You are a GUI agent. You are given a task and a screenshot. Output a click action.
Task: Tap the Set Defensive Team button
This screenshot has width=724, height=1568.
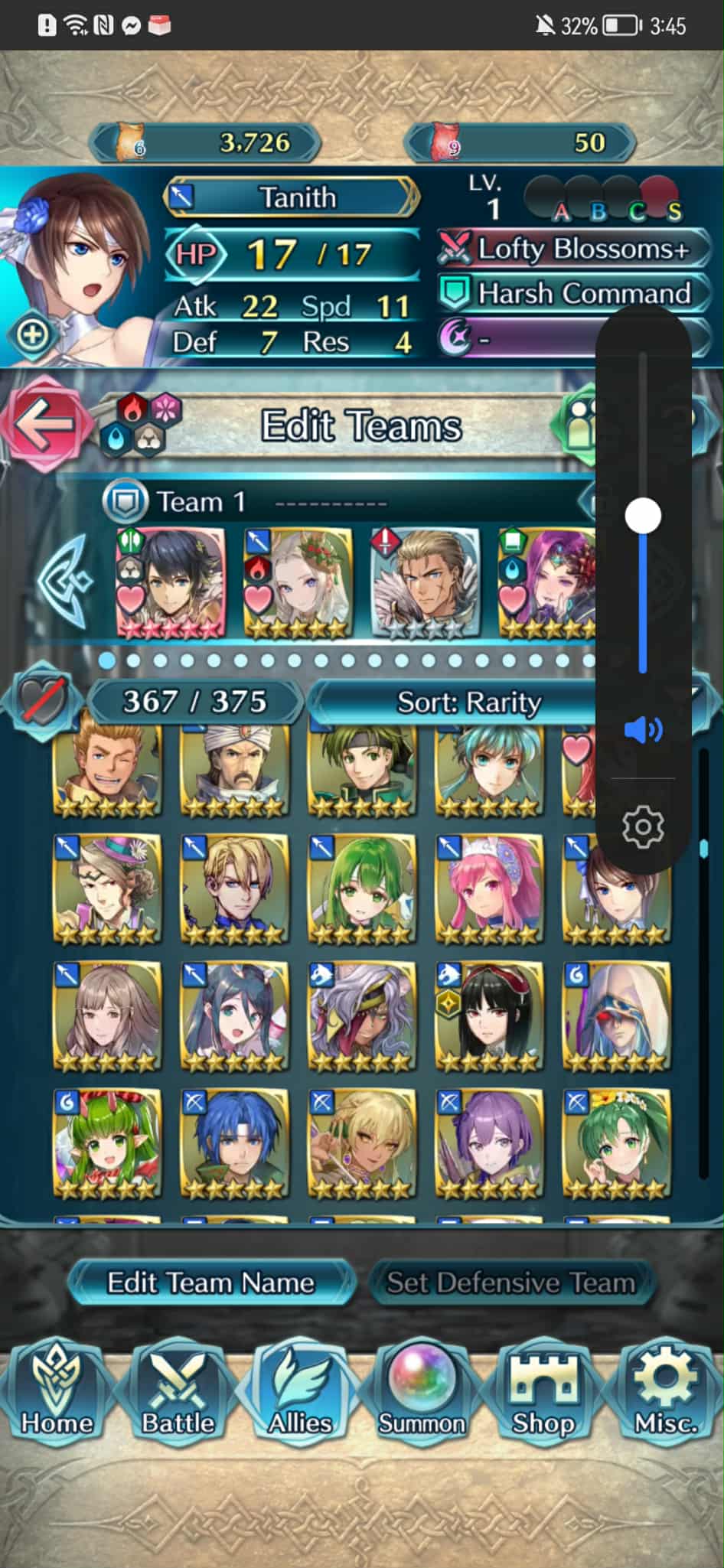coord(510,1283)
